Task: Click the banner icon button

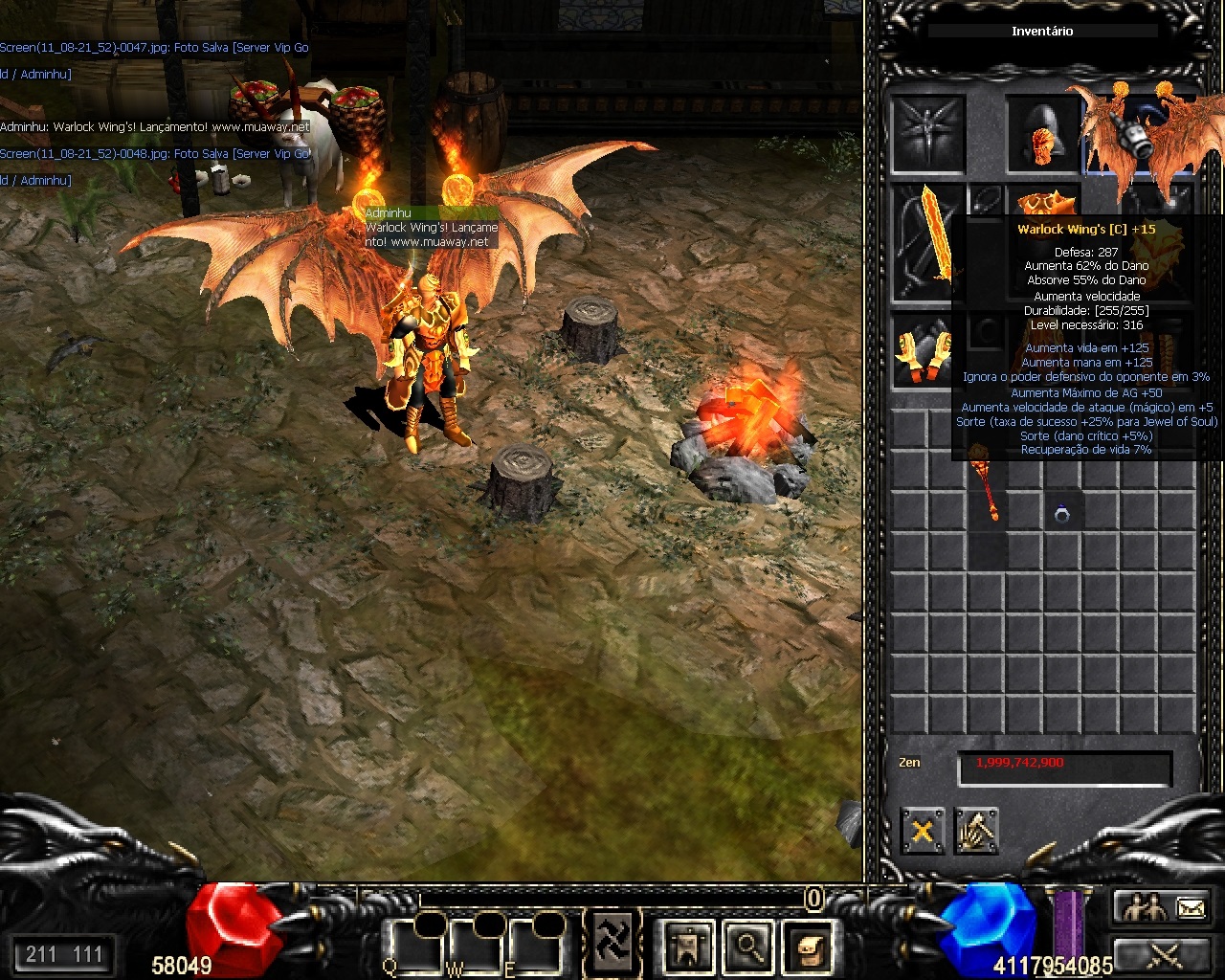Action: click(689, 947)
